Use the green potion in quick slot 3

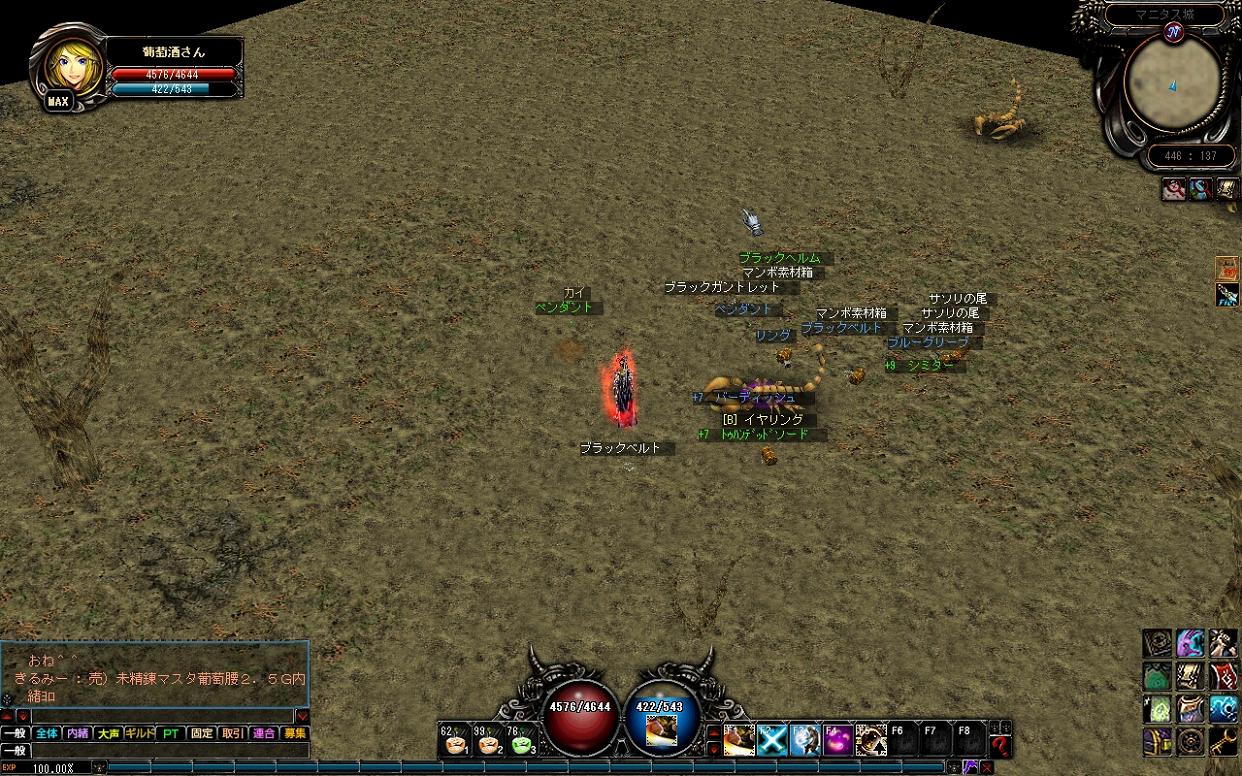tap(521, 742)
